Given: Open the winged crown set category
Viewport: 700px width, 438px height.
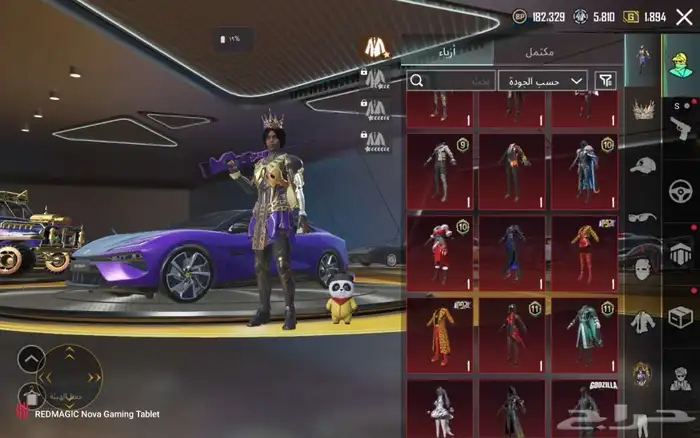Looking at the screenshot, I should coord(641,110).
